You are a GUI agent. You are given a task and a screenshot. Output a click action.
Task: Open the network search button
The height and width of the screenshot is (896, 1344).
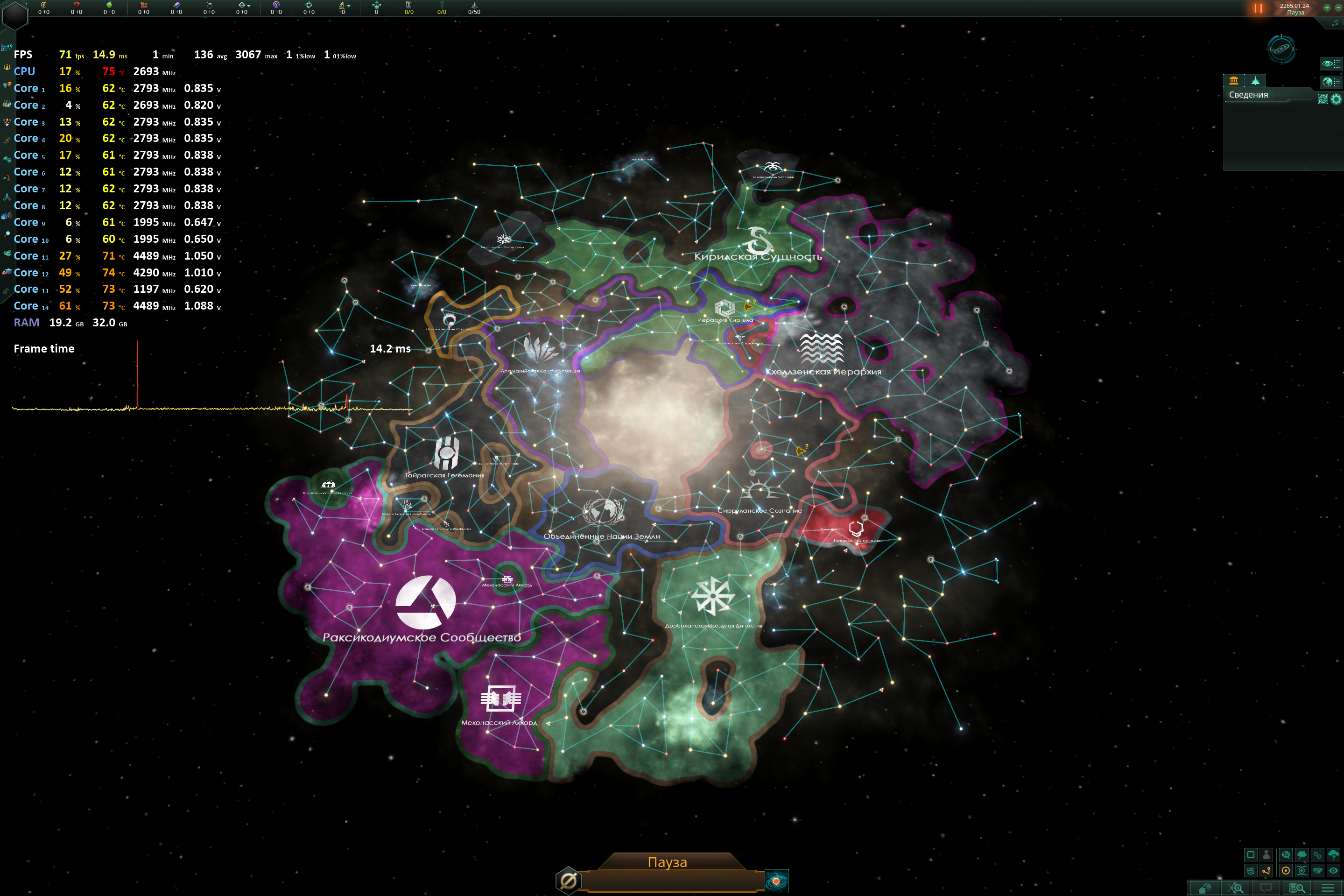[1237, 888]
